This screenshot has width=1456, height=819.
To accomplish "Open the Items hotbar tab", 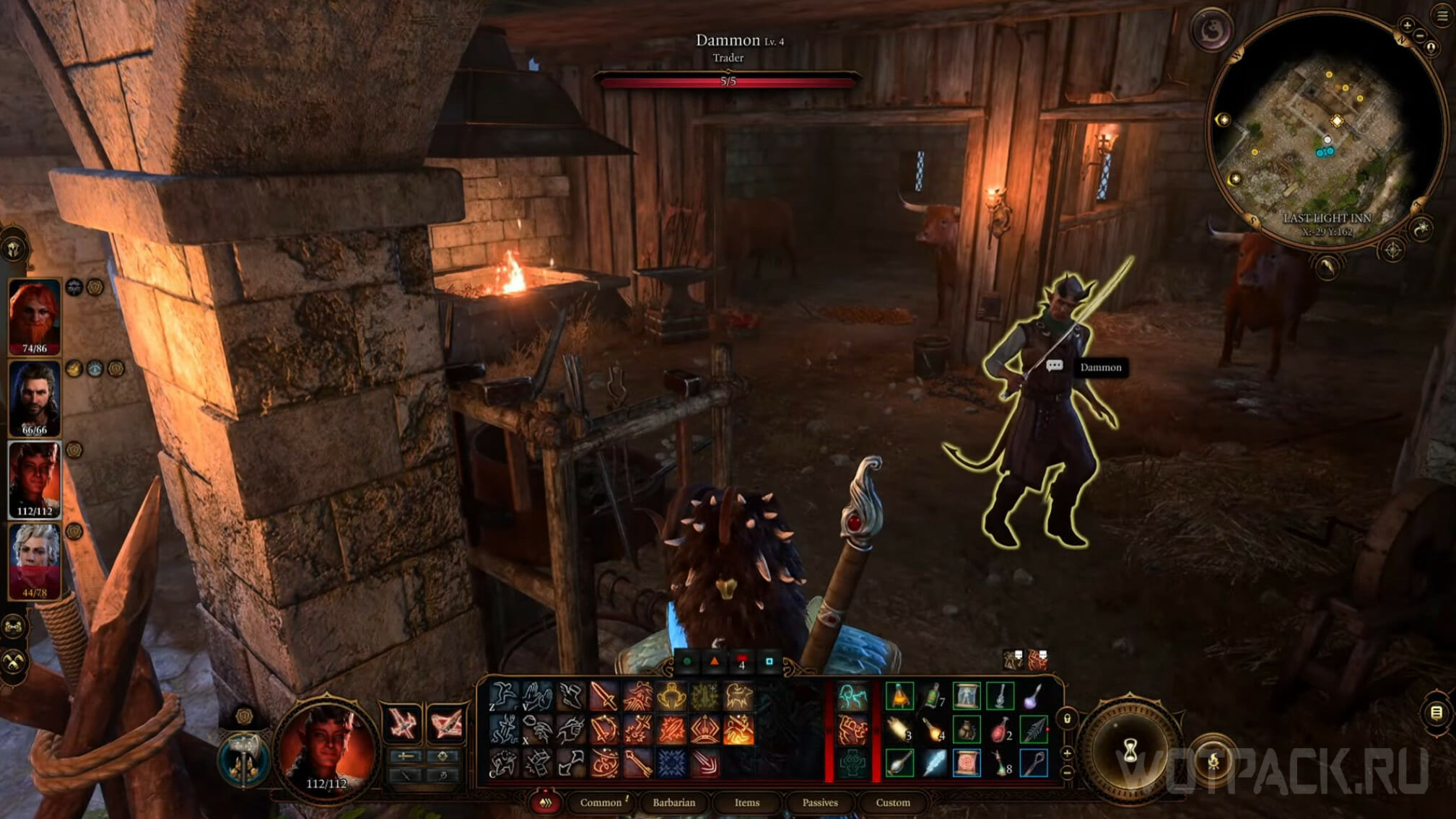I will pos(746,802).
